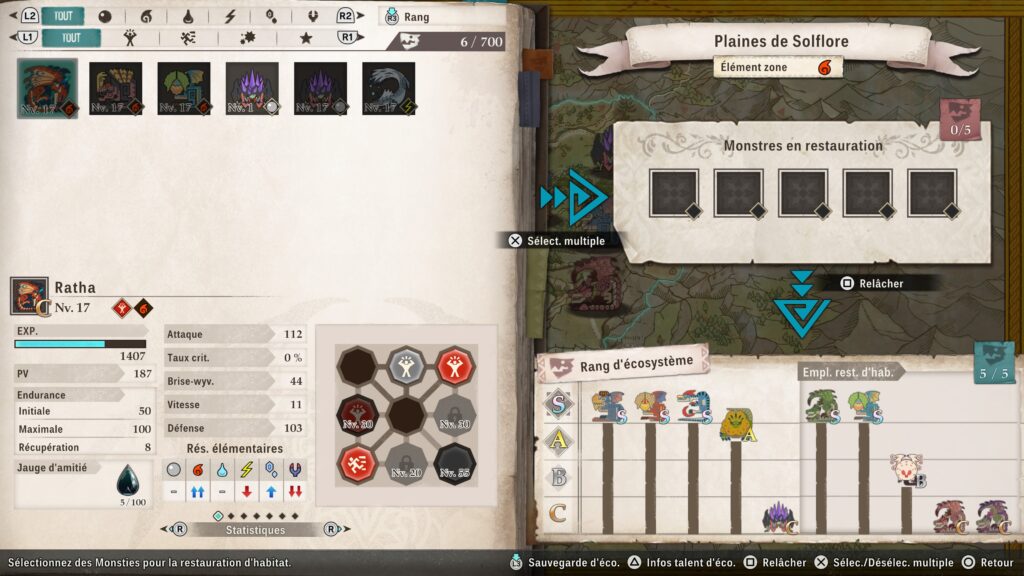
Task: Pick the level 1 purple-spiked monstie
Action: [252, 88]
